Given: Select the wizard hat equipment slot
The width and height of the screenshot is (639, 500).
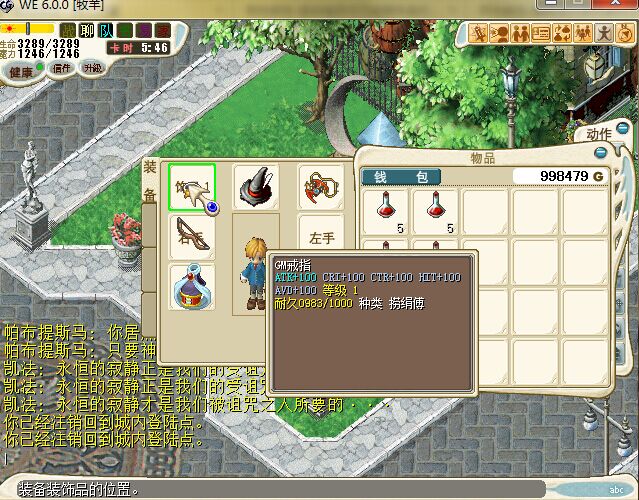Looking at the screenshot, I should tap(256, 186).
